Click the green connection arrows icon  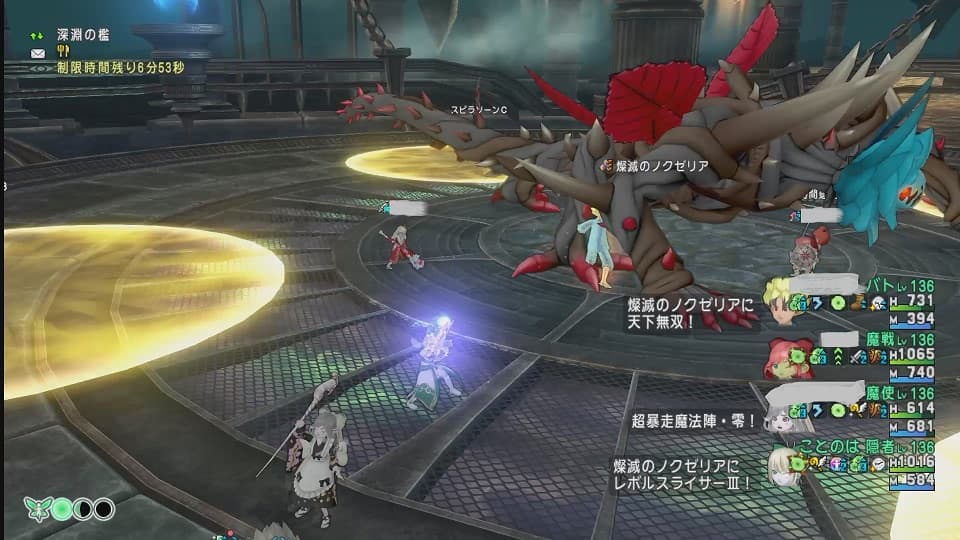pyautogui.click(x=37, y=36)
